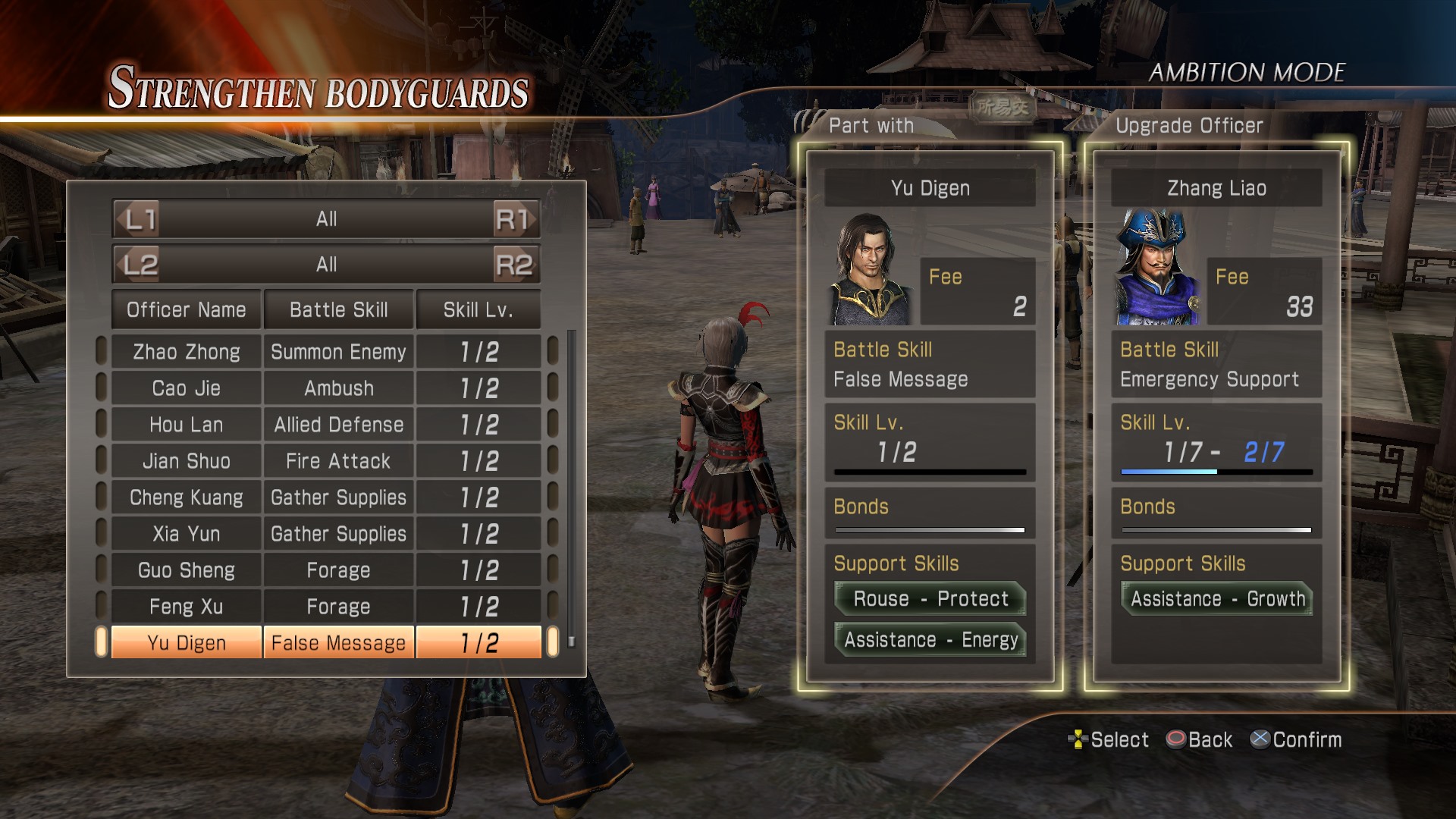Sort by the Skill Lv. column header
This screenshot has width=1456, height=819.
point(479,309)
